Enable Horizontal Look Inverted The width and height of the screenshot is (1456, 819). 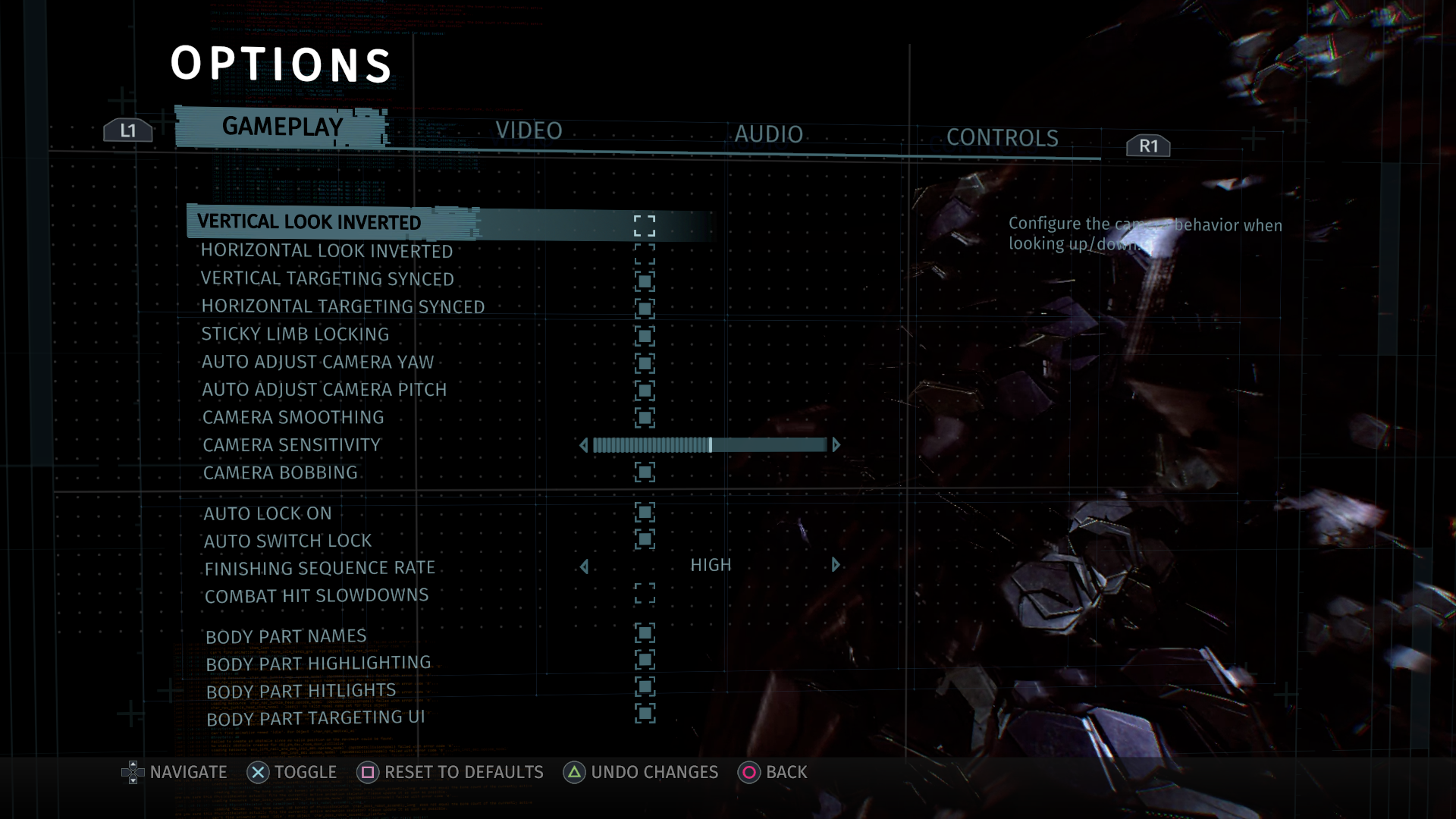coord(645,253)
